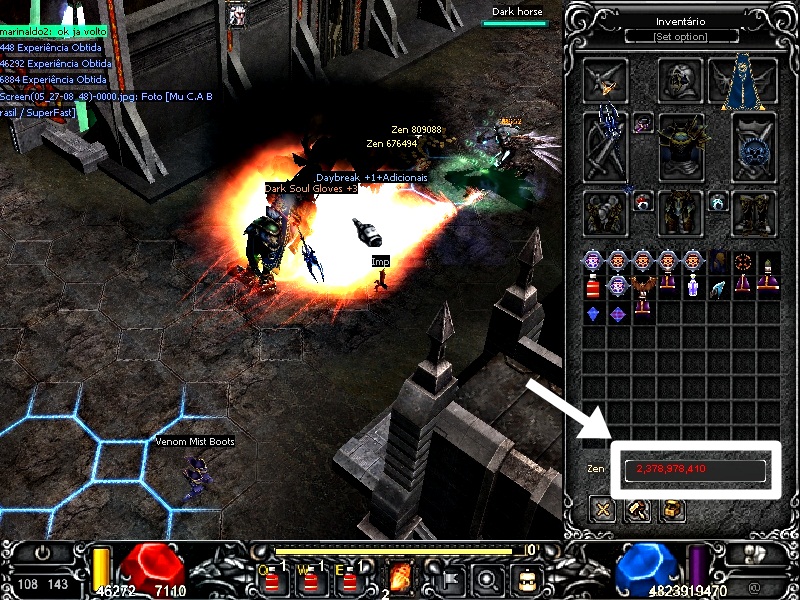Pick the red striped potion in inventory
The image size is (800, 600).
pyautogui.click(x=593, y=289)
